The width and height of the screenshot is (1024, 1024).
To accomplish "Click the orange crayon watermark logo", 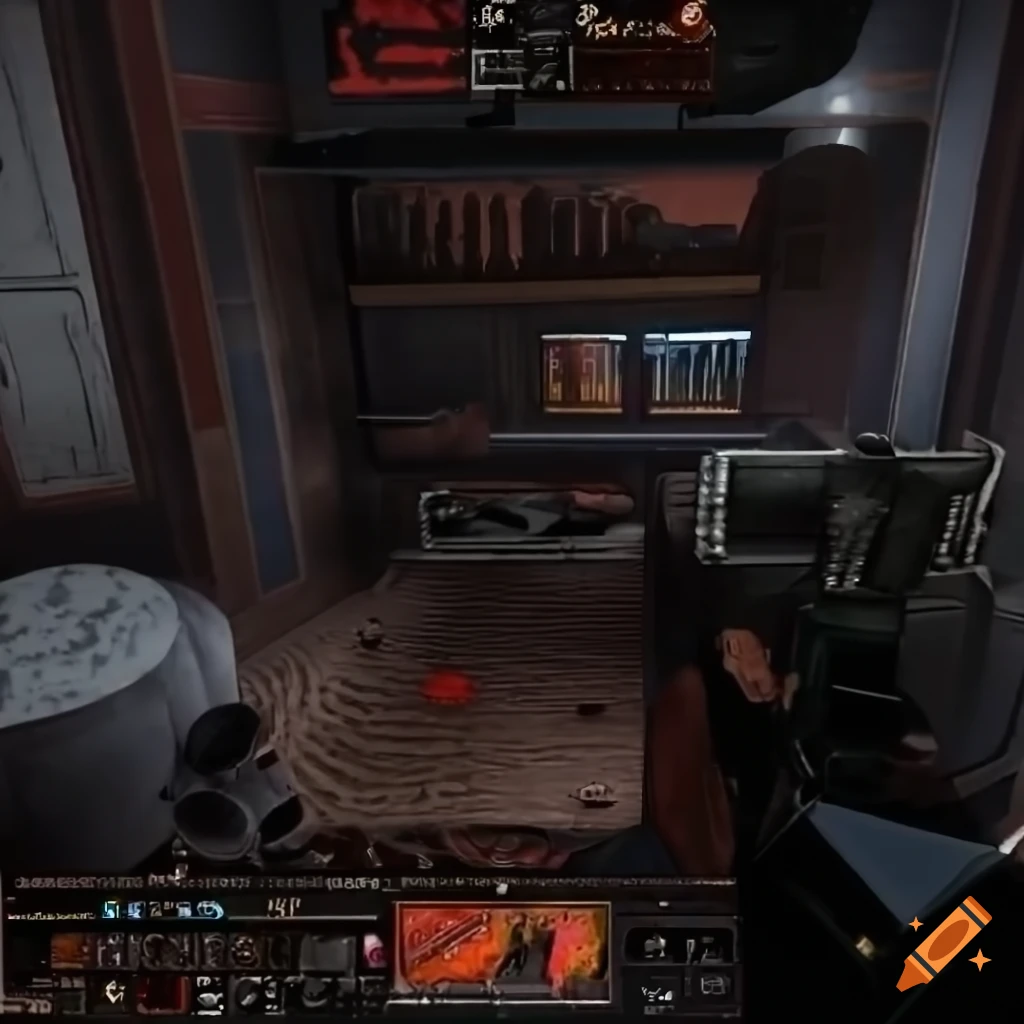I will coord(943,943).
